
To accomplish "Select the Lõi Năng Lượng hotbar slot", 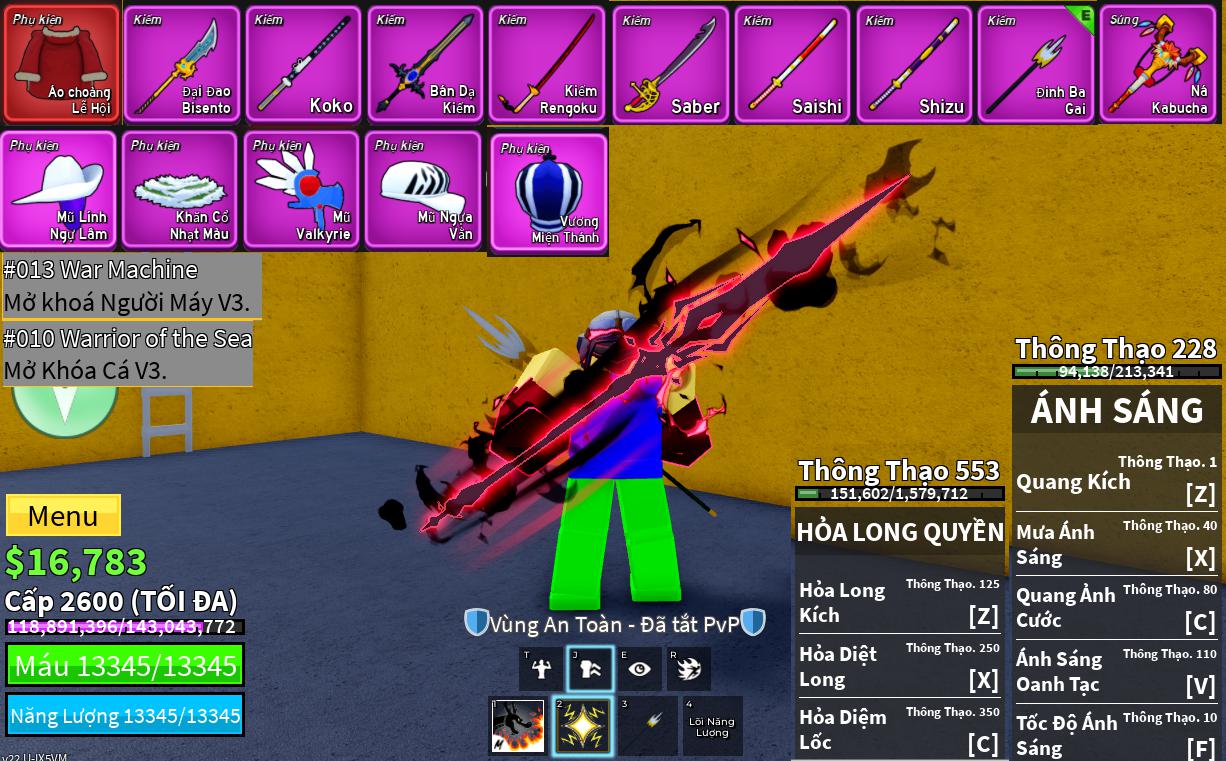I will coord(711,726).
